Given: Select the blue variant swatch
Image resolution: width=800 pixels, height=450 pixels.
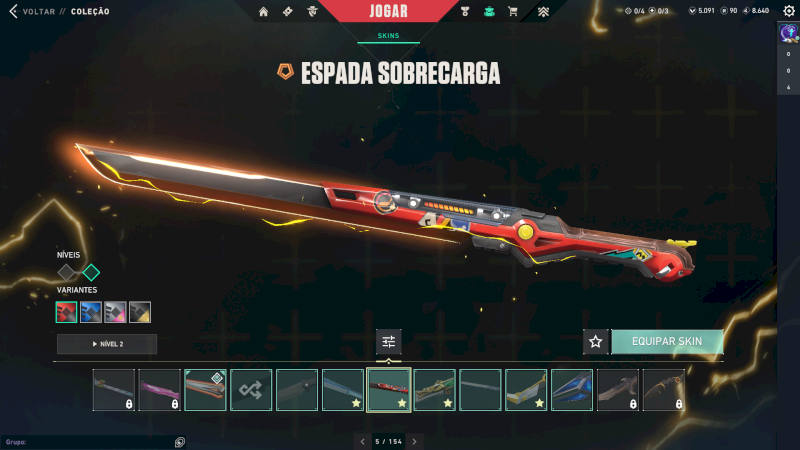Looking at the screenshot, I should pos(91,312).
